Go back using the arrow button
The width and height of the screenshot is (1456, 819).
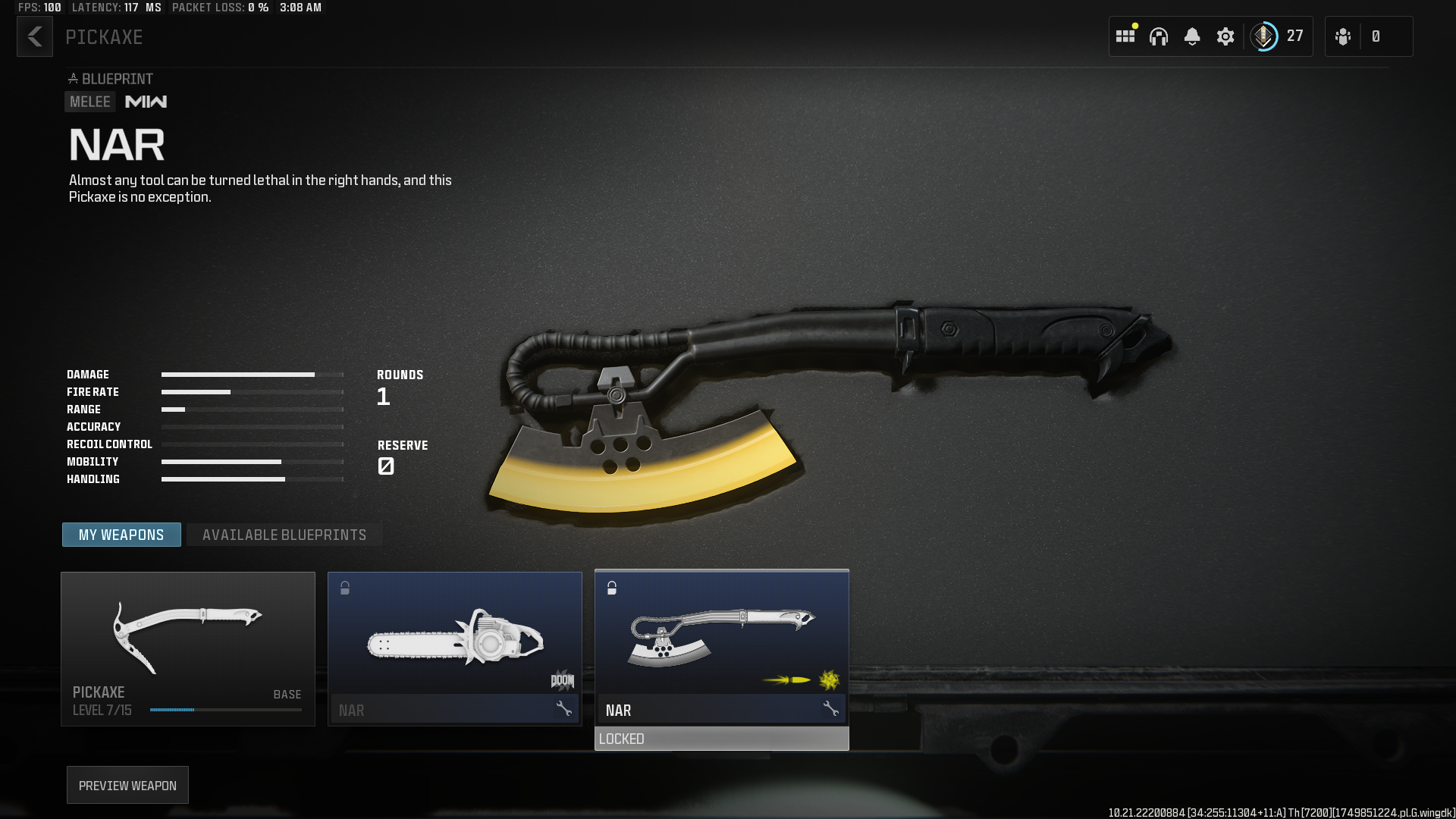point(35,36)
